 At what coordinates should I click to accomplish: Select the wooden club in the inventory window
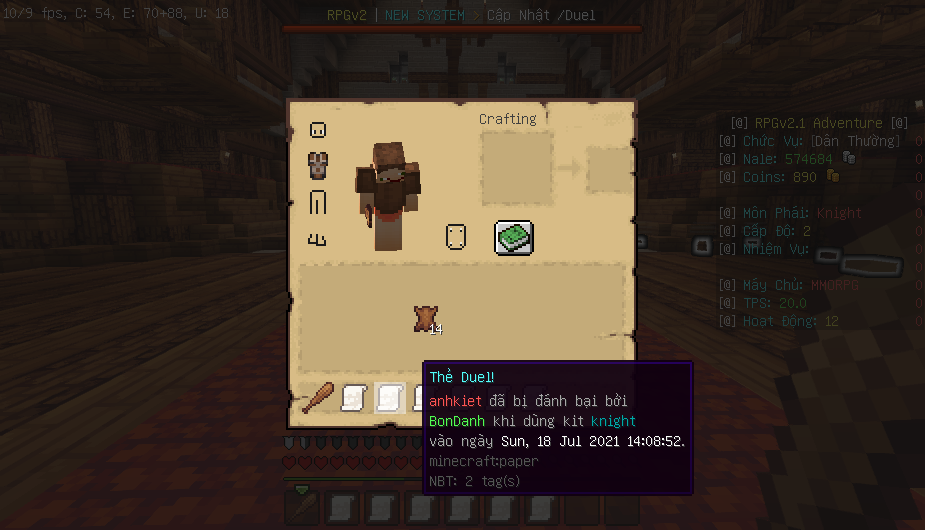pos(317,398)
